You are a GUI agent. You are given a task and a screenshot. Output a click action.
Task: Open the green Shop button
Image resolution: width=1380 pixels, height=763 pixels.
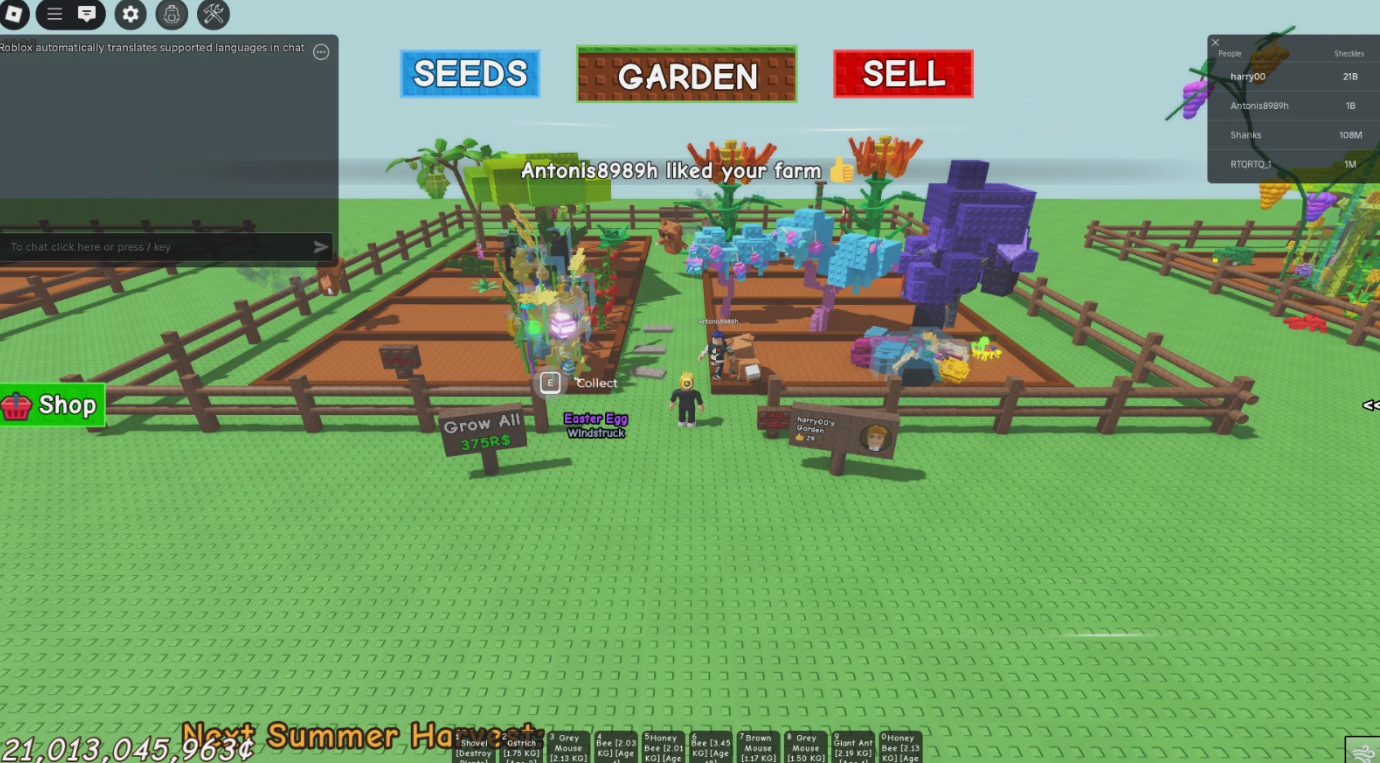point(52,404)
